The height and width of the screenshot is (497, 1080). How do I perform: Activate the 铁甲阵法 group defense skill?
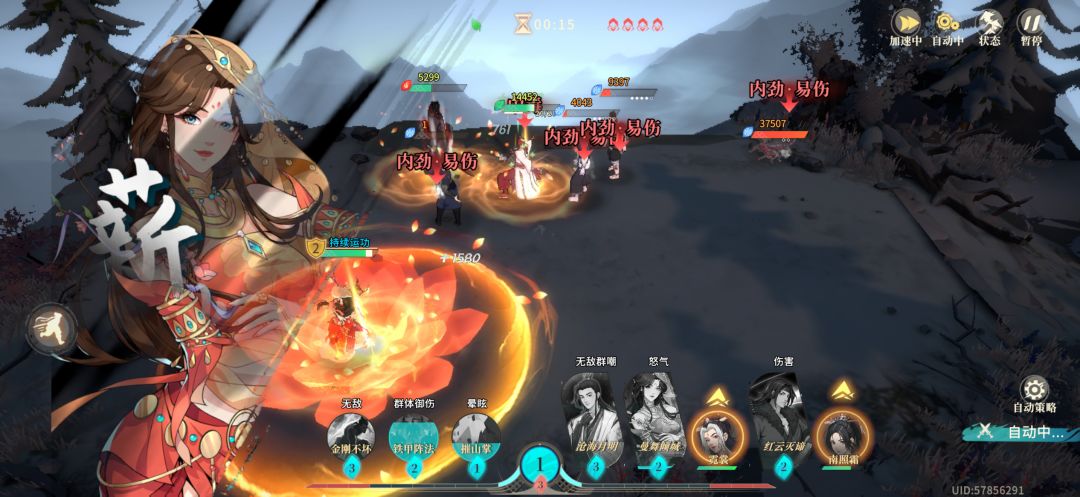pos(414,437)
